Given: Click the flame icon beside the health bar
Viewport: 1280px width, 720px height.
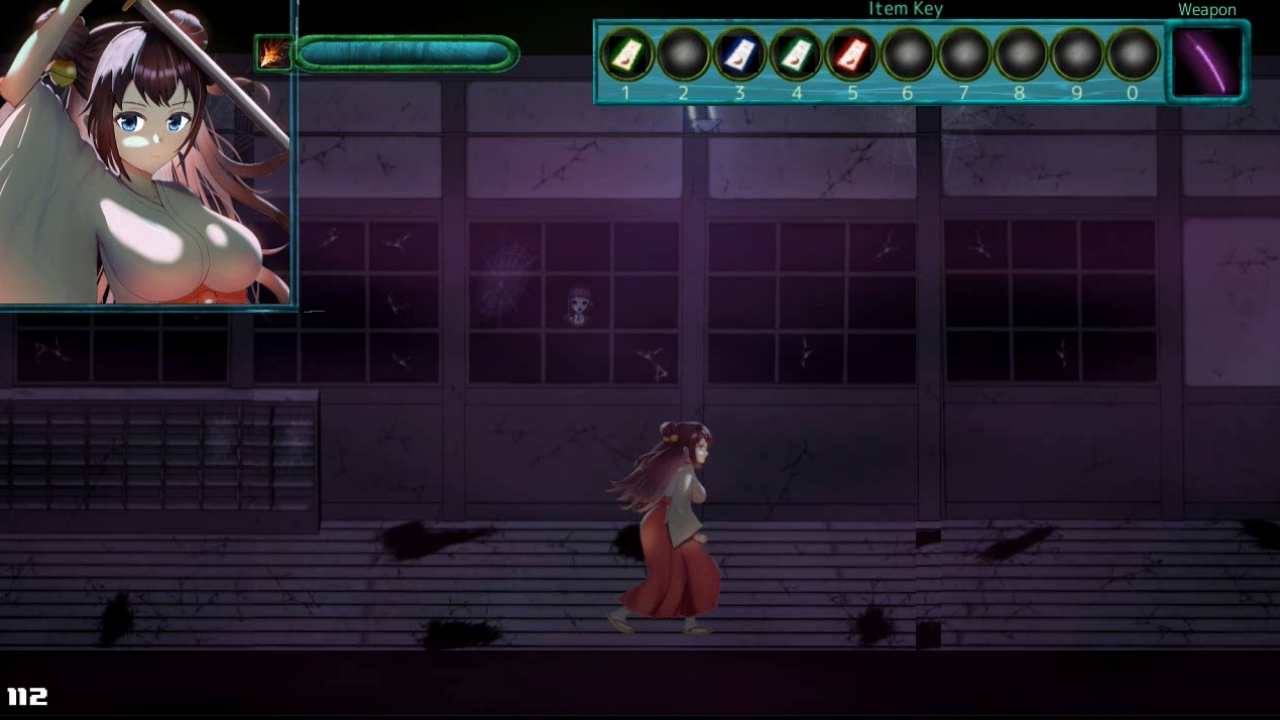Looking at the screenshot, I should (x=272, y=53).
